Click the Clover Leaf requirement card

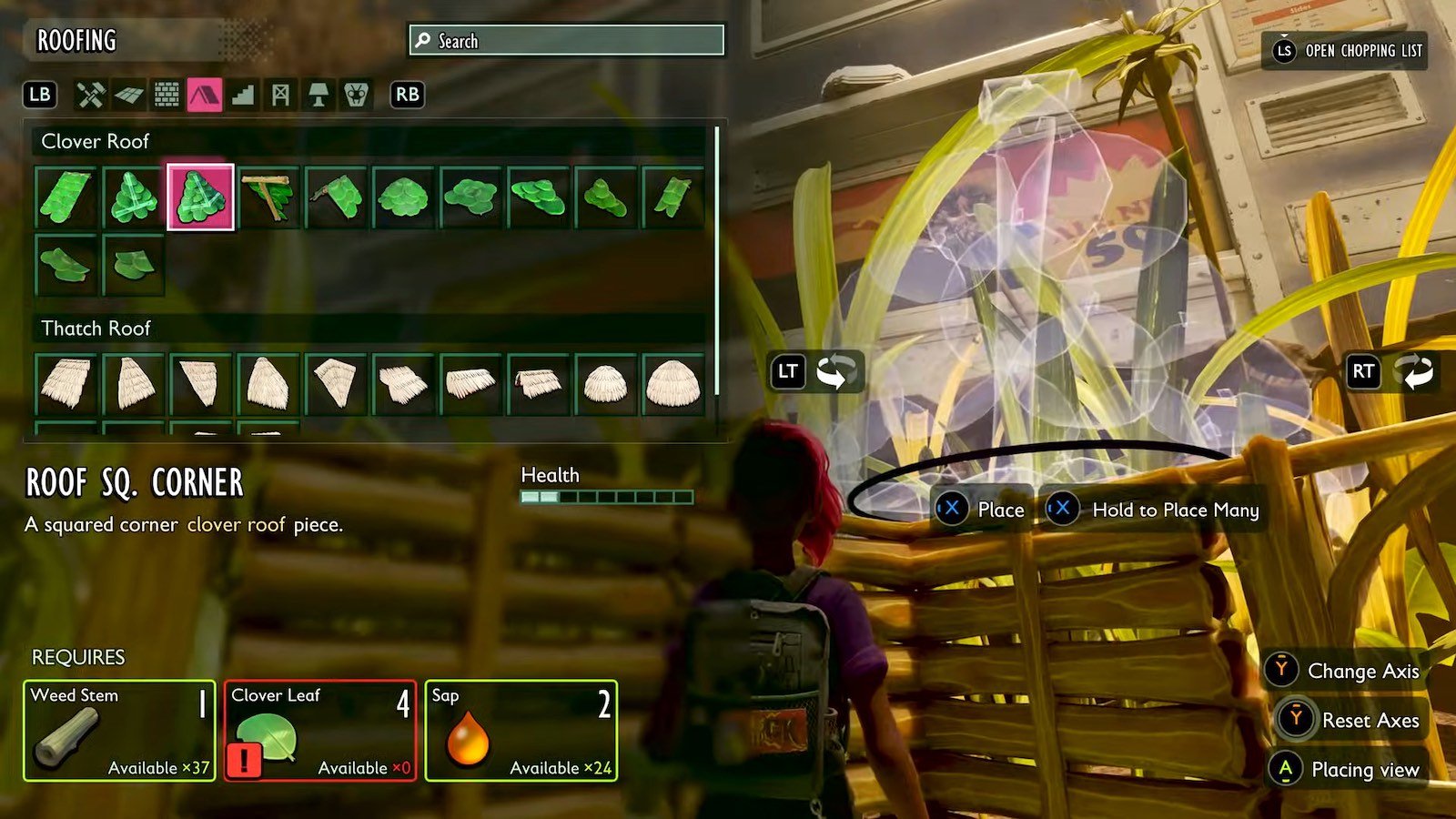[x=320, y=731]
